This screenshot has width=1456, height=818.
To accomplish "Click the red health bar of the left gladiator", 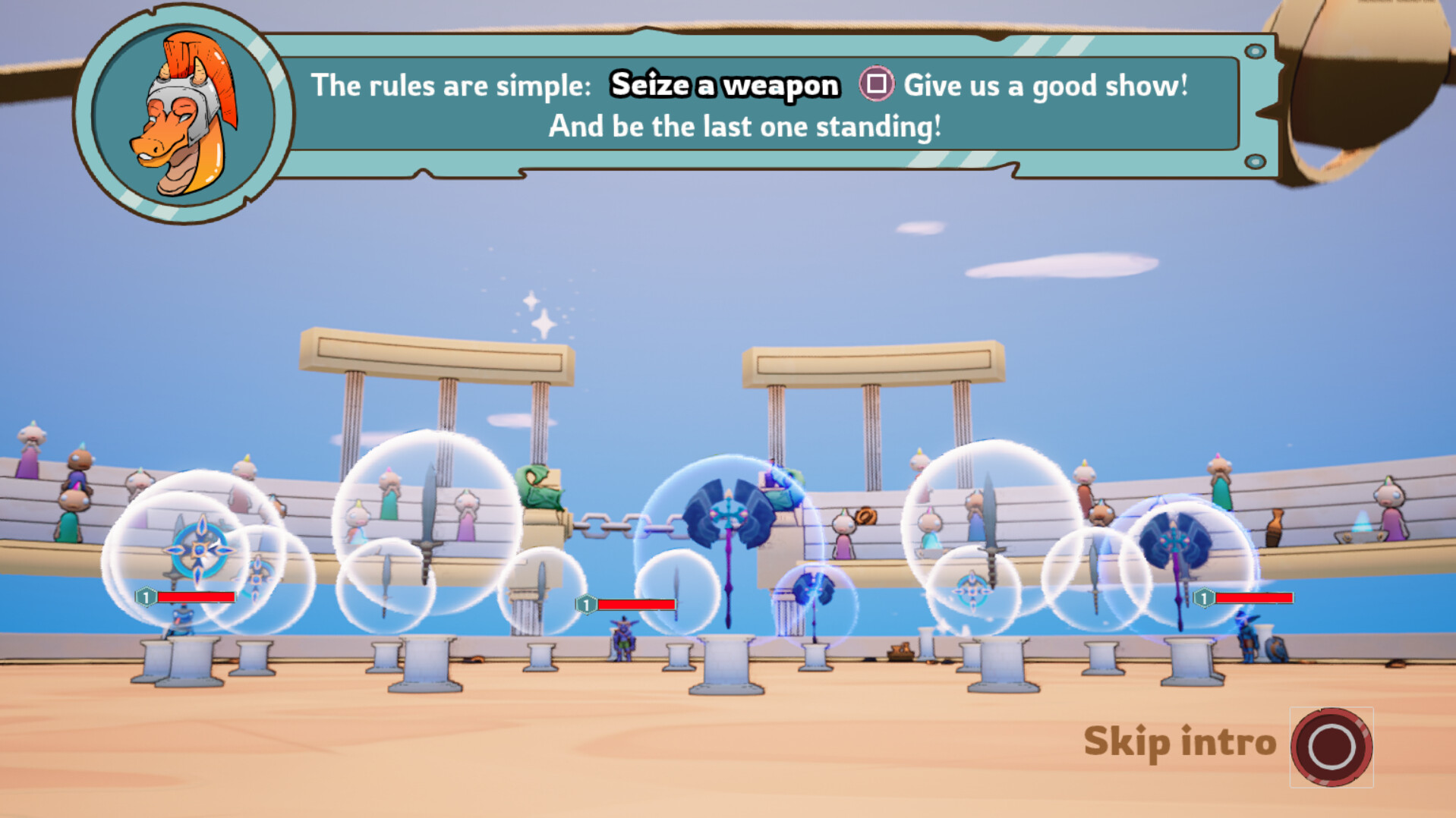I will point(196,598).
